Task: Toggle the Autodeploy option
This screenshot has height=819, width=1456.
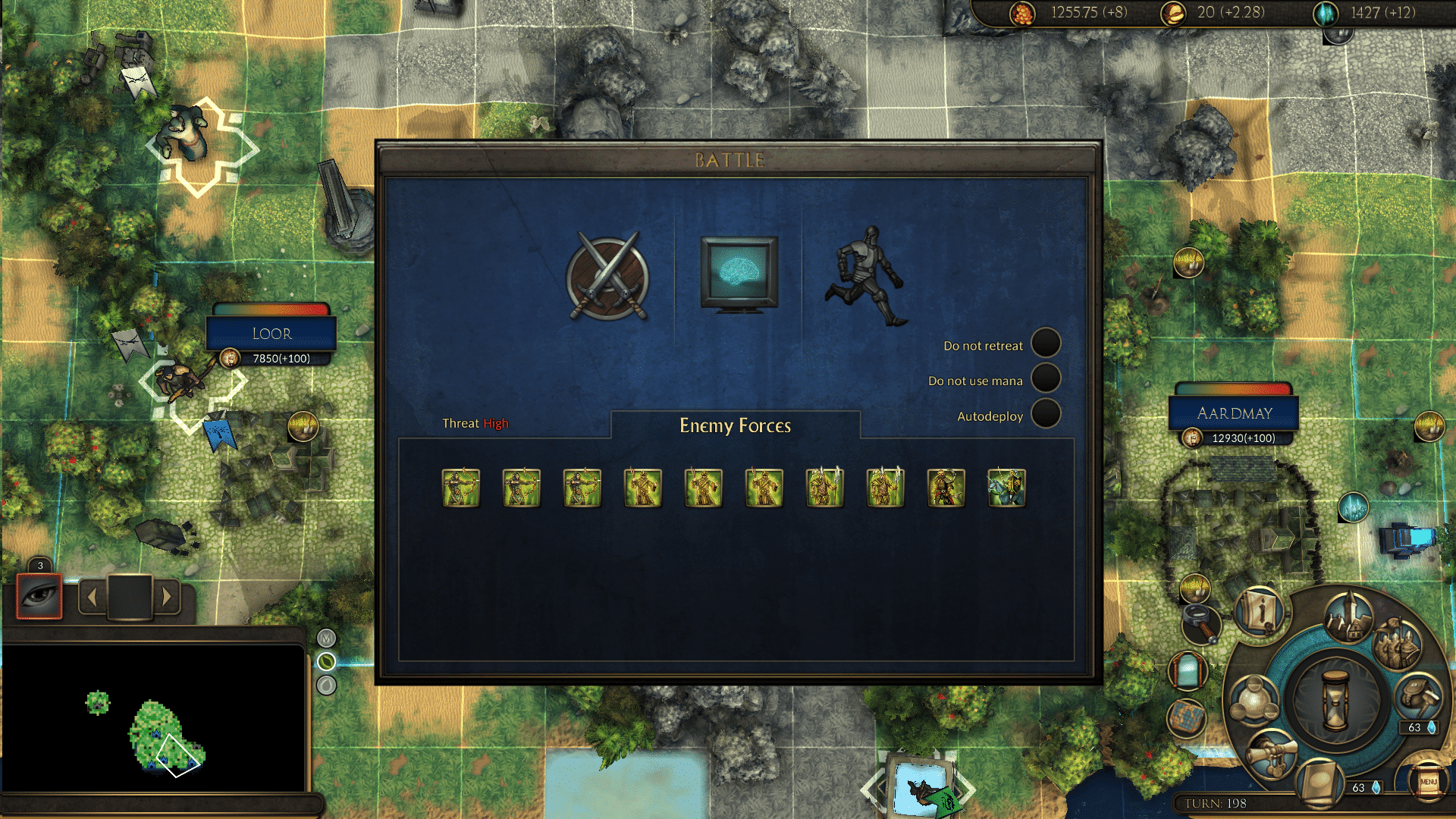Action: pyautogui.click(x=1045, y=414)
